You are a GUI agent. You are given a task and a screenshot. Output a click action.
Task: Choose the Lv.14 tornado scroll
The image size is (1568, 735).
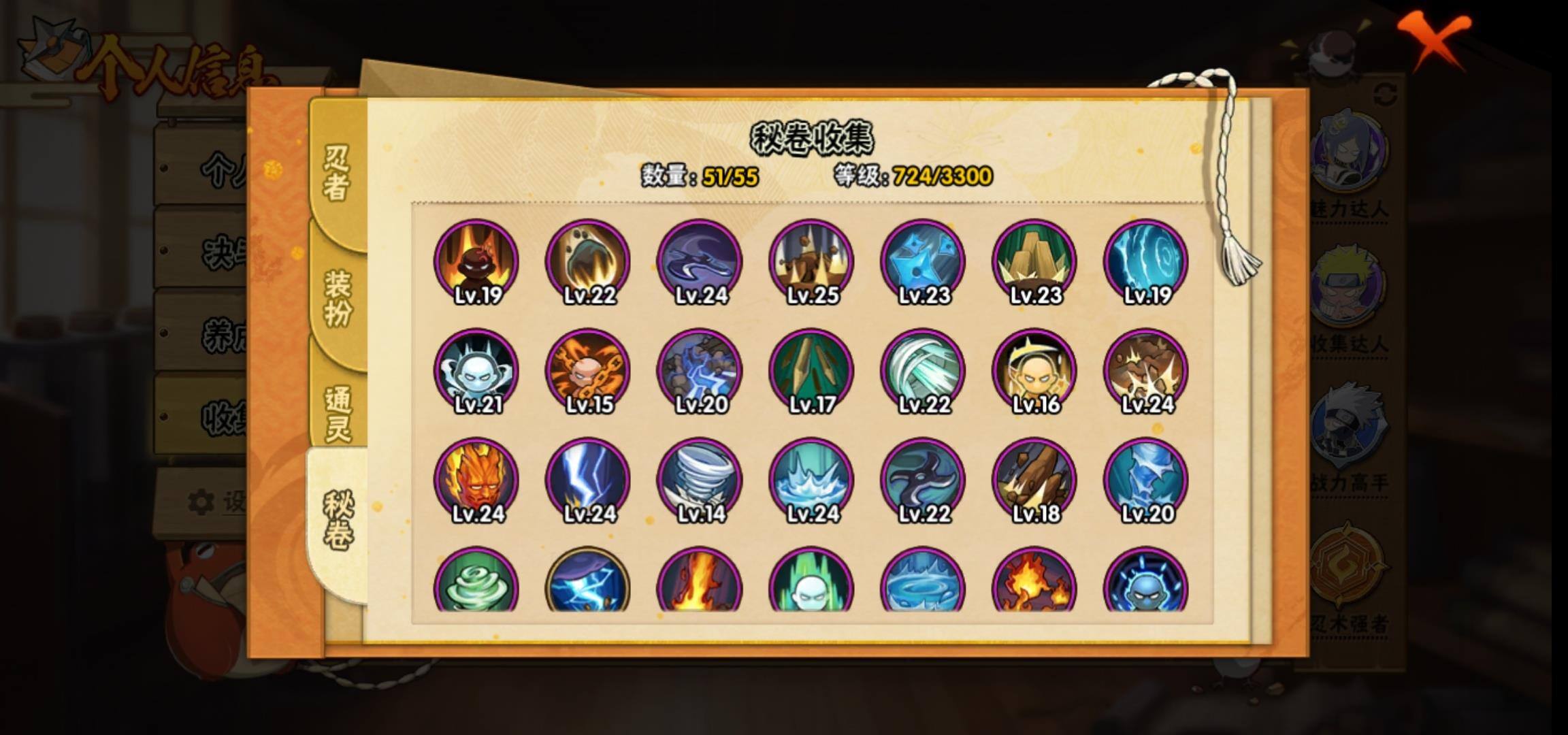click(x=700, y=480)
